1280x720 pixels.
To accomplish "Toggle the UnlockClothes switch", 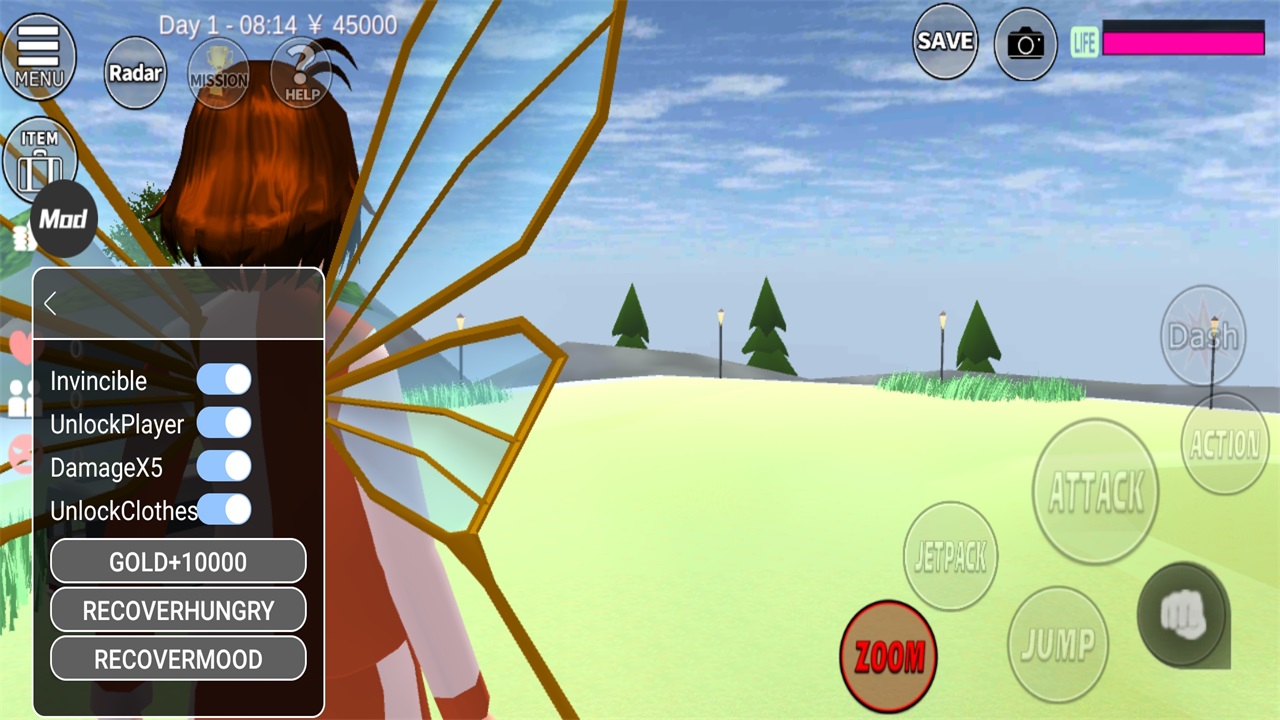I will (224, 509).
